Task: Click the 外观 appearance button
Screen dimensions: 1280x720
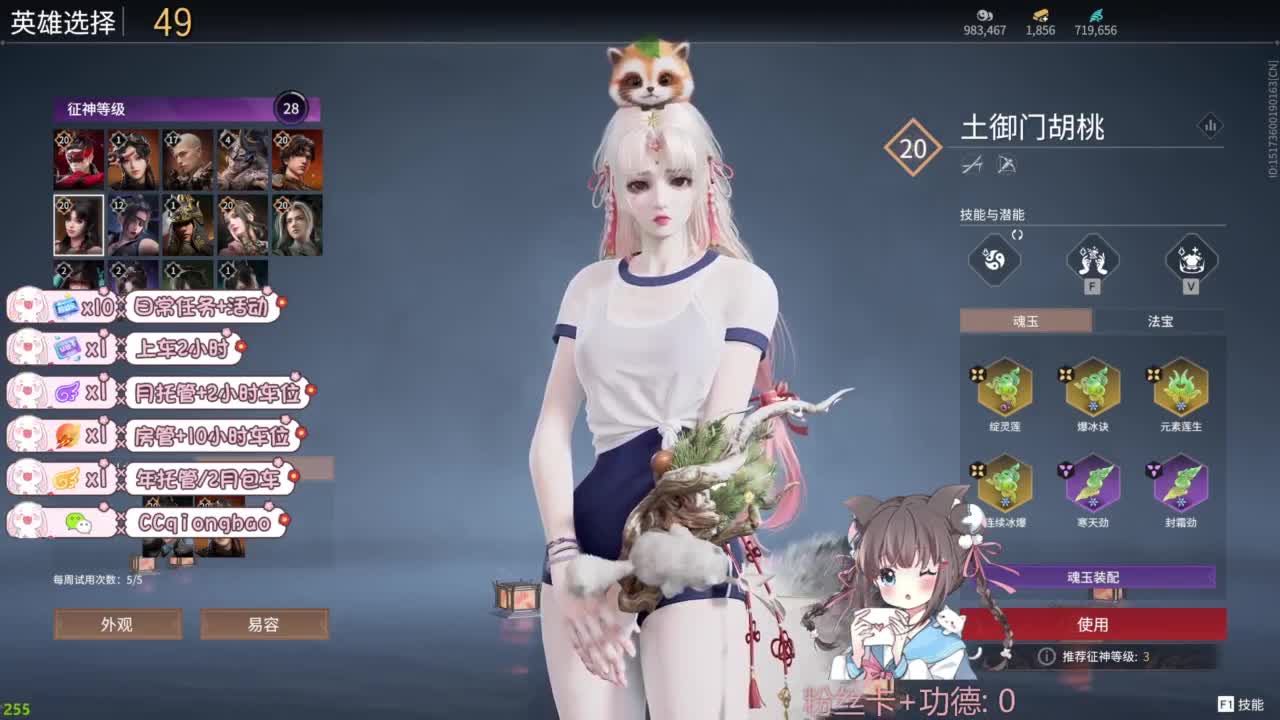Action: (120, 624)
